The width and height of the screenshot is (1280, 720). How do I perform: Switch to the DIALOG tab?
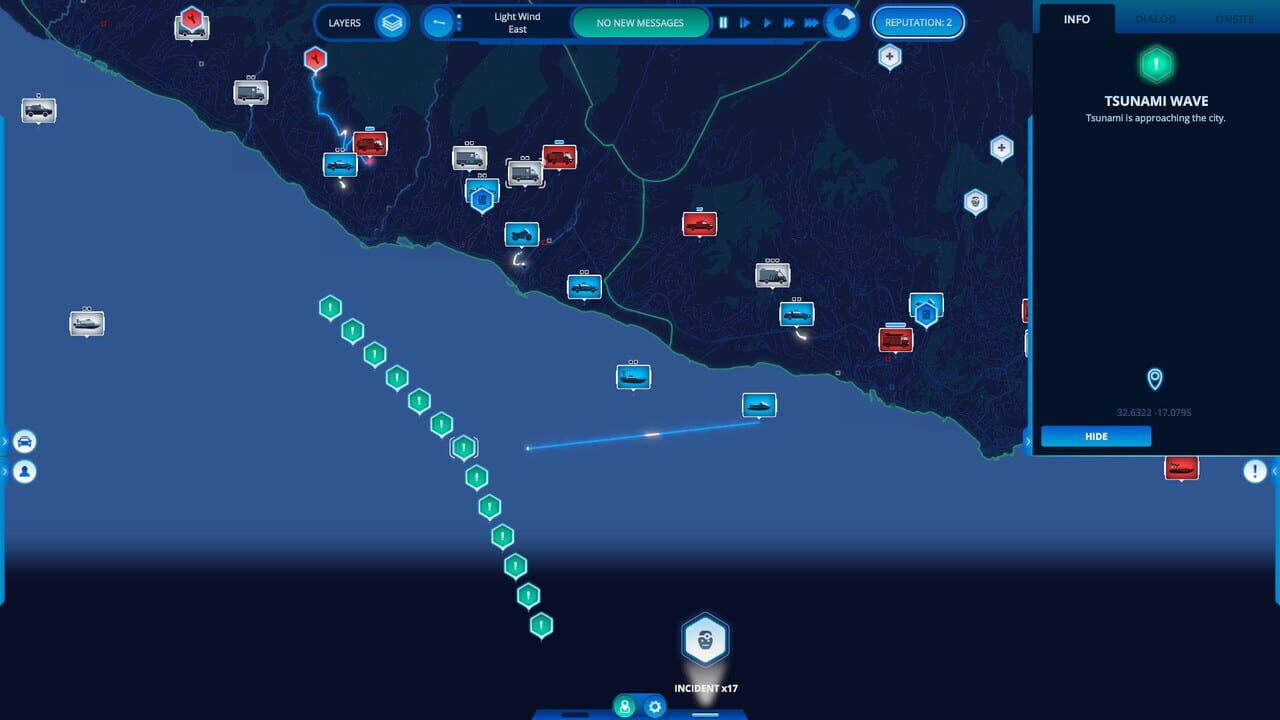coord(1155,18)
